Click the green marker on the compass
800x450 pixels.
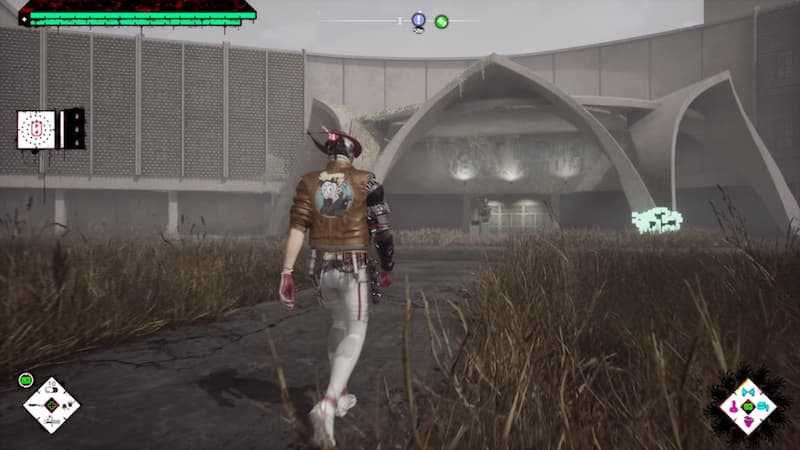441,21
